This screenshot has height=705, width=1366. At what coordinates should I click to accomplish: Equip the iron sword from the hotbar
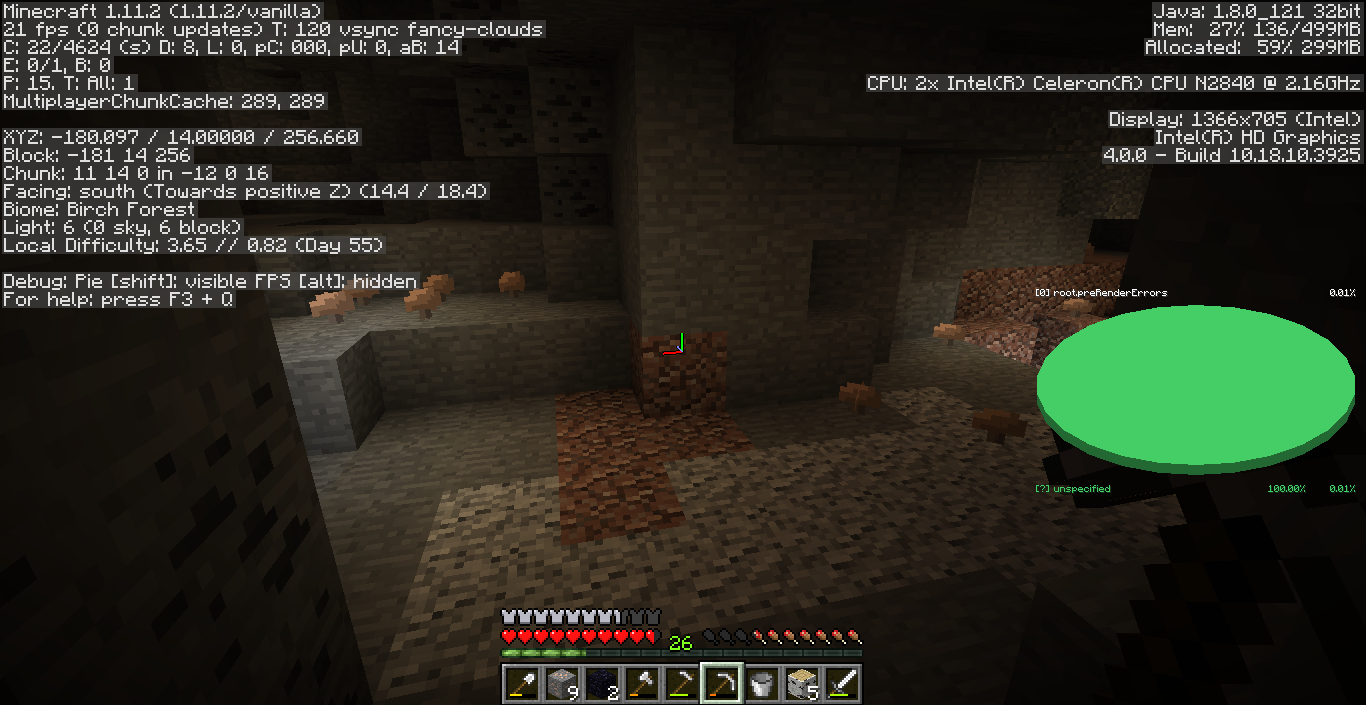841,684
